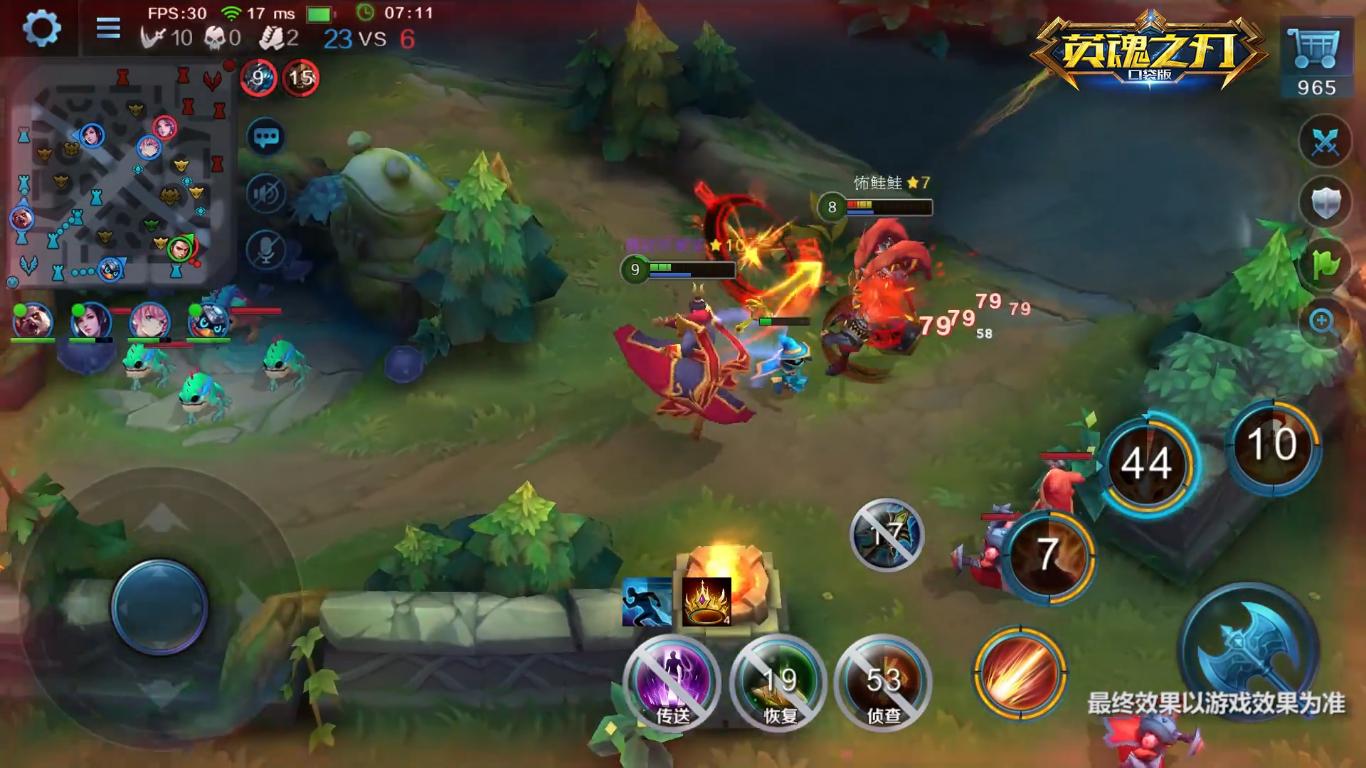The width and height of the screenshot is (1366, 768).
Task: Open the three-line scoreboard menu
Action: click(x=108, y=27)
